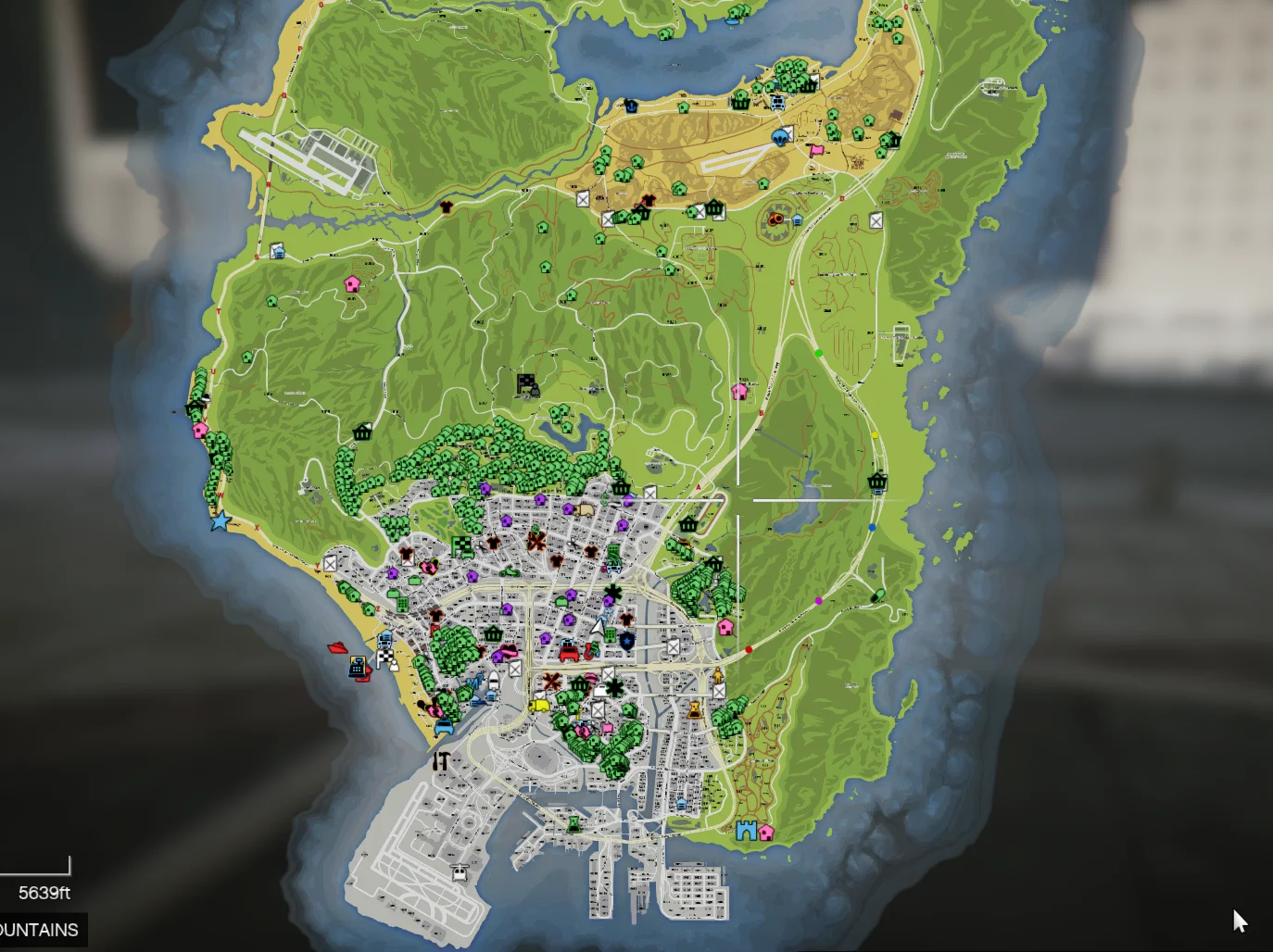The width and height of the screenshot is (1273, 952).
Task: Click the blue helicopter blip in the desert town
Action: click(778, 104)
